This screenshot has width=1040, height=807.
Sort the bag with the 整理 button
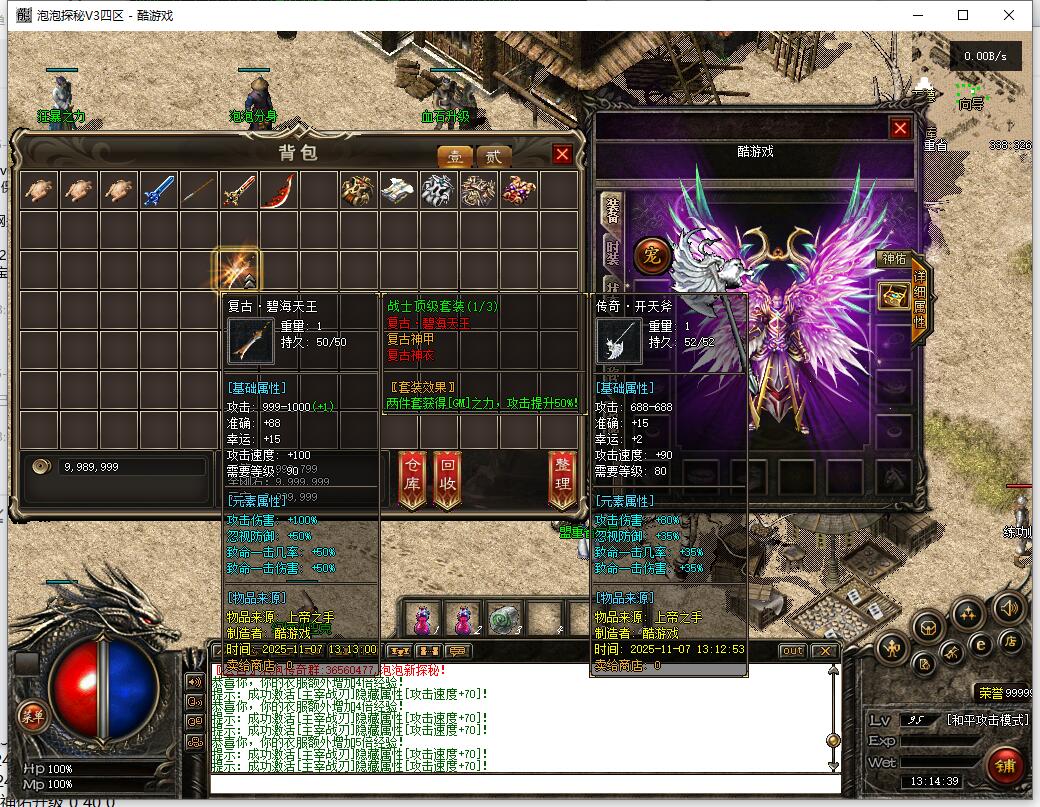pyautogui.click(x=562, y=480)
